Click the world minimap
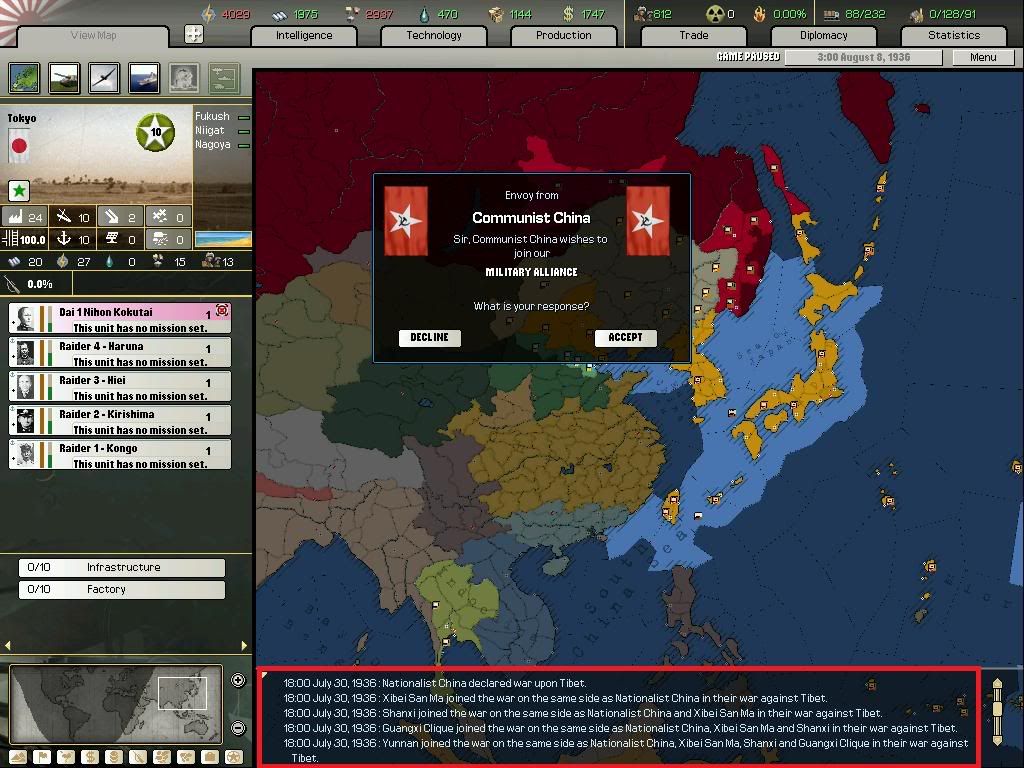Screen dimensions: 1024x768 click(115, 704)
